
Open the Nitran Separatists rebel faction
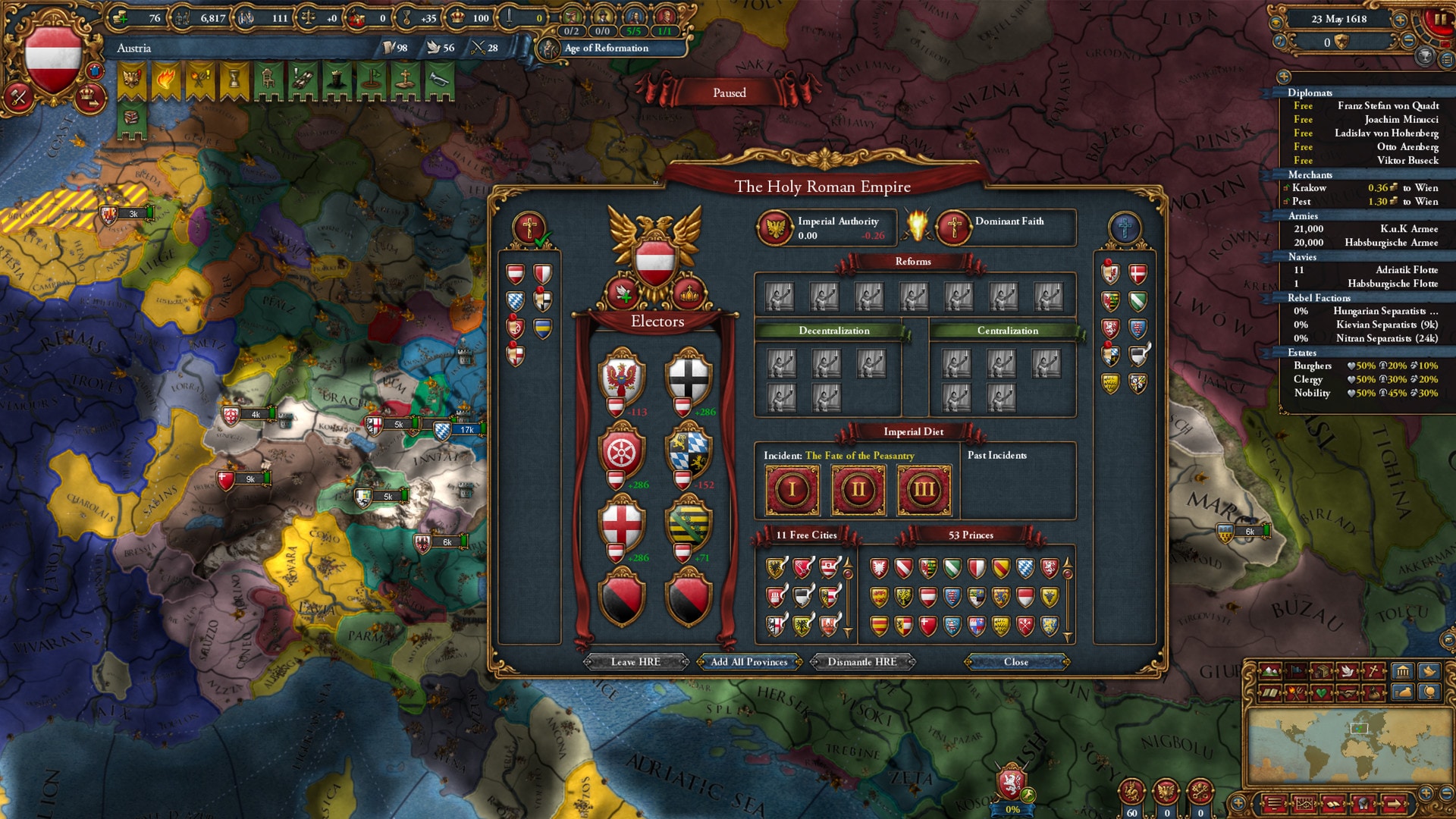coord(1386,338)
